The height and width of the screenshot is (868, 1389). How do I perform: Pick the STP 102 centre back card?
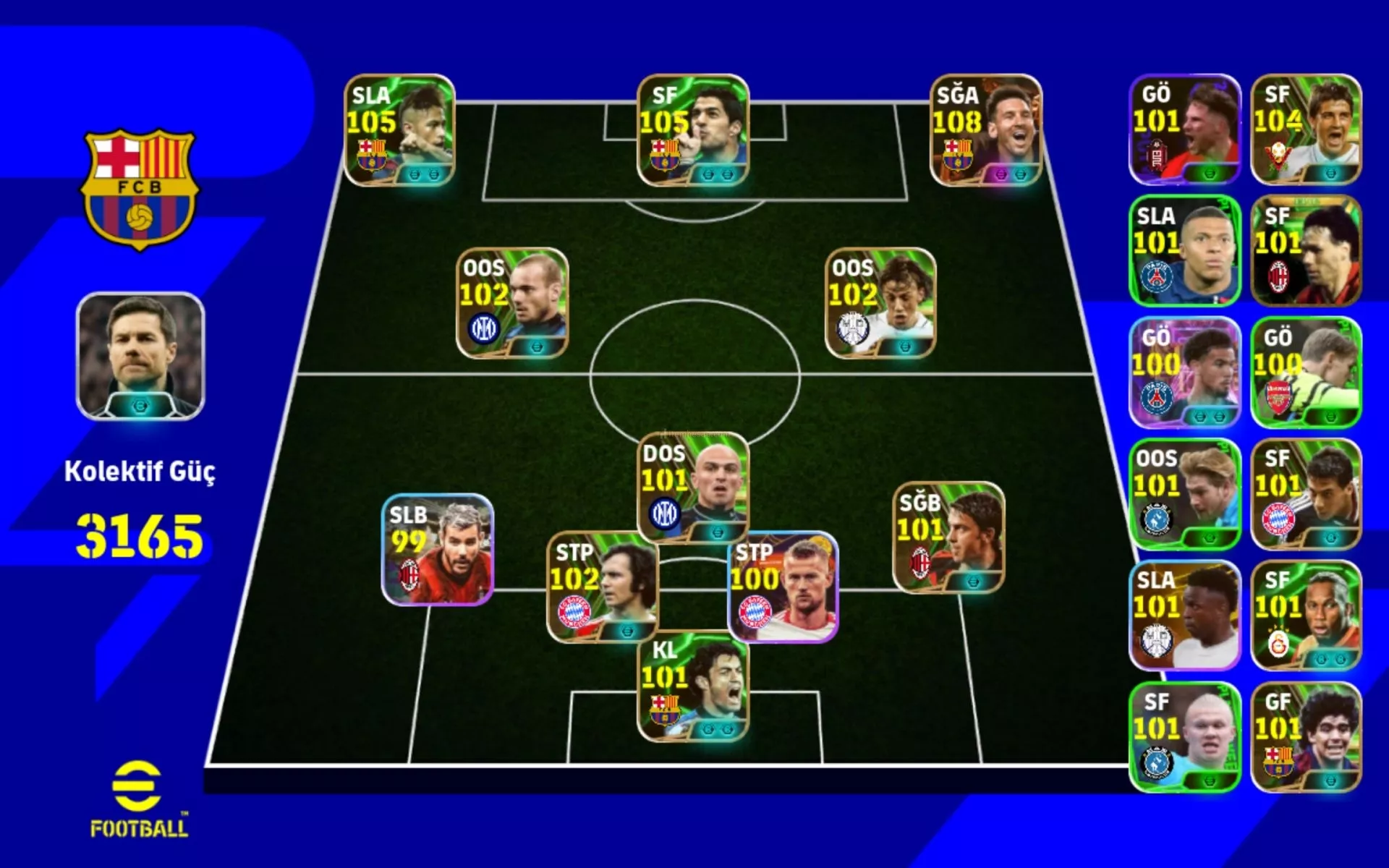coord(602,587)
